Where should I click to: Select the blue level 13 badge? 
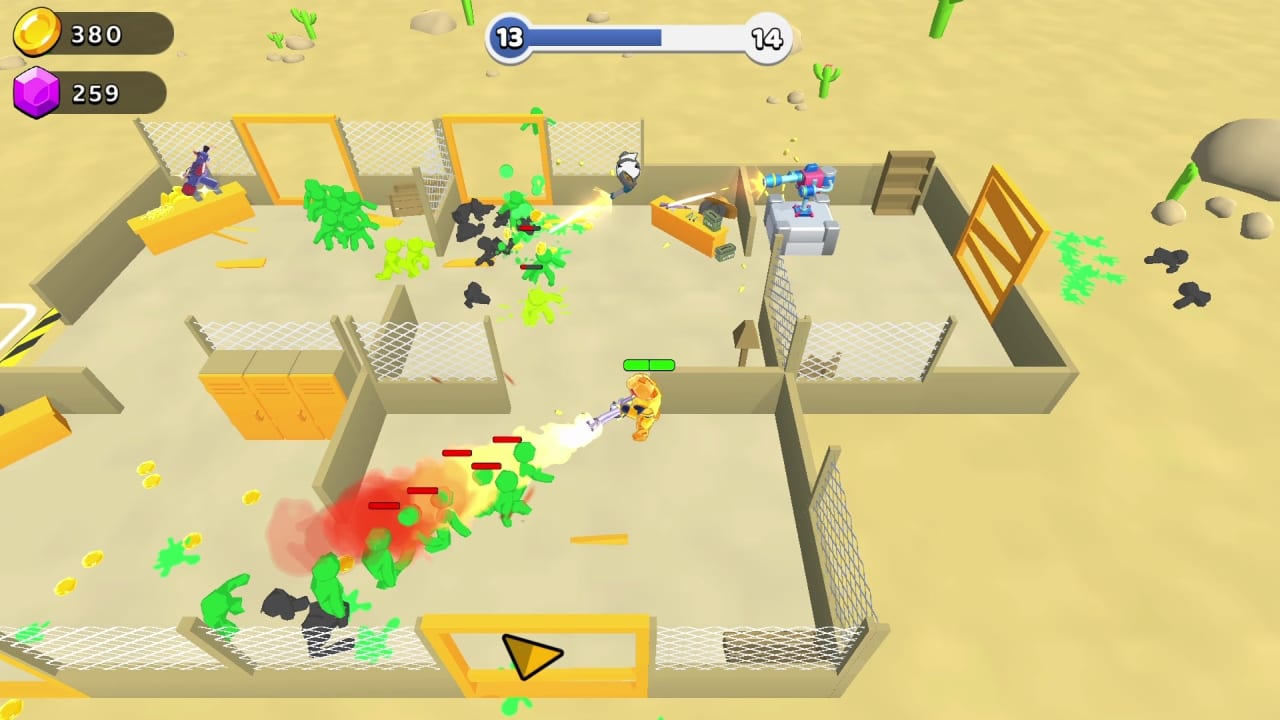pos(509,38)
